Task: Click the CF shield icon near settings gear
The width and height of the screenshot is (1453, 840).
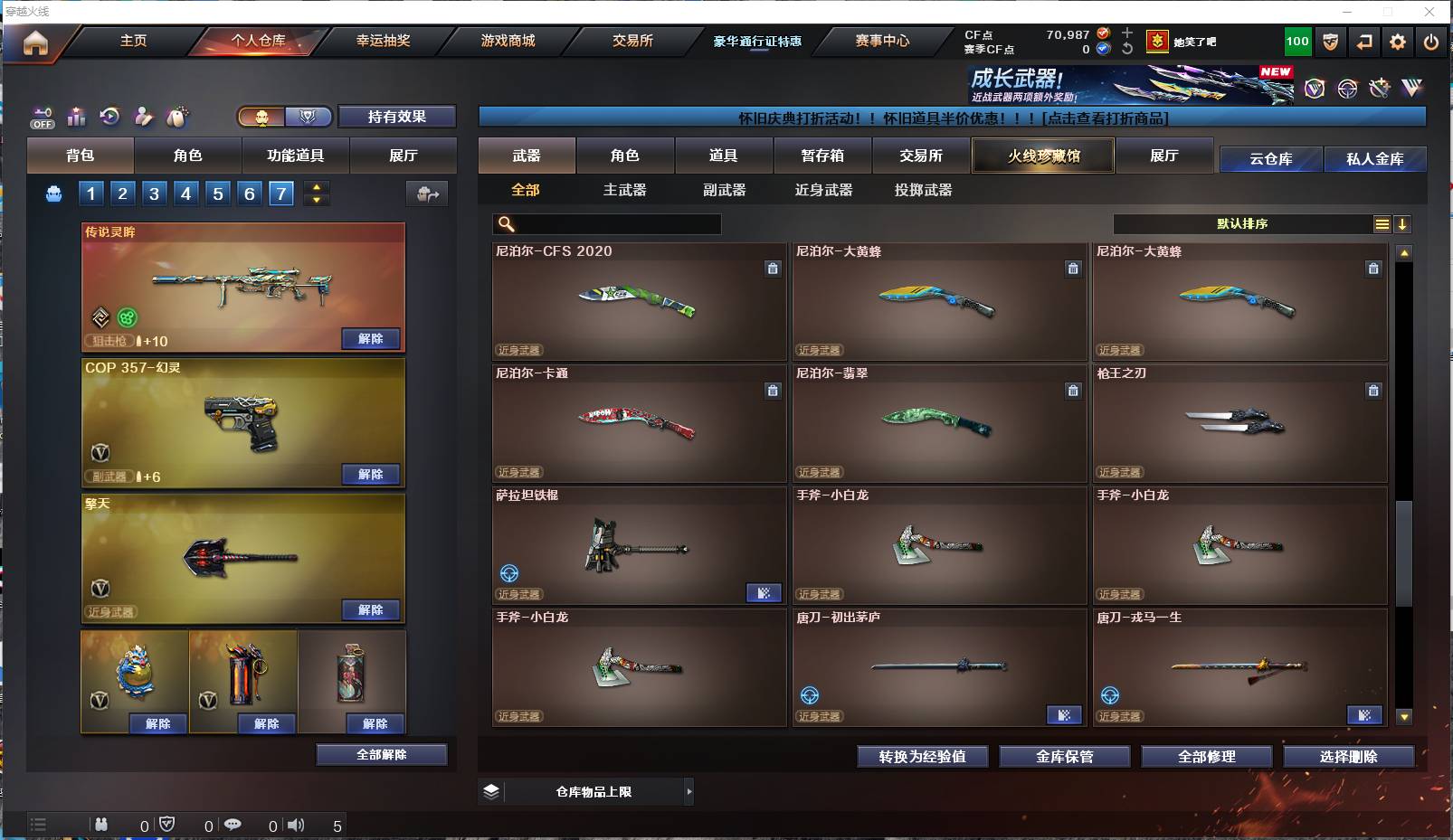Action: (1331, 42)
